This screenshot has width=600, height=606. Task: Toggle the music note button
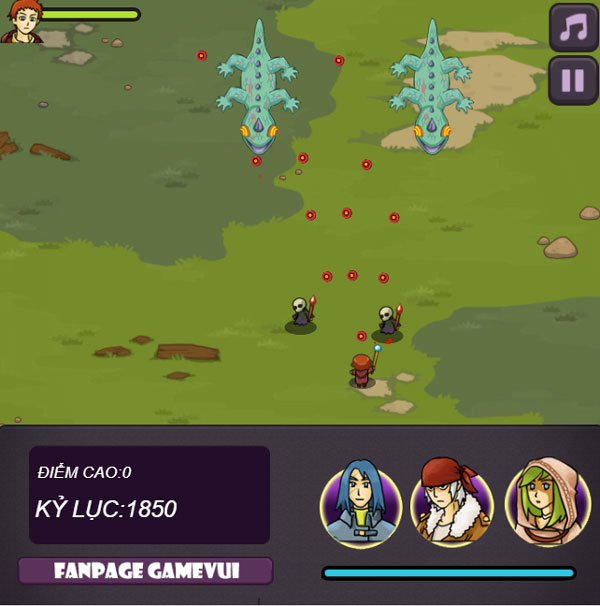point(573,27)
